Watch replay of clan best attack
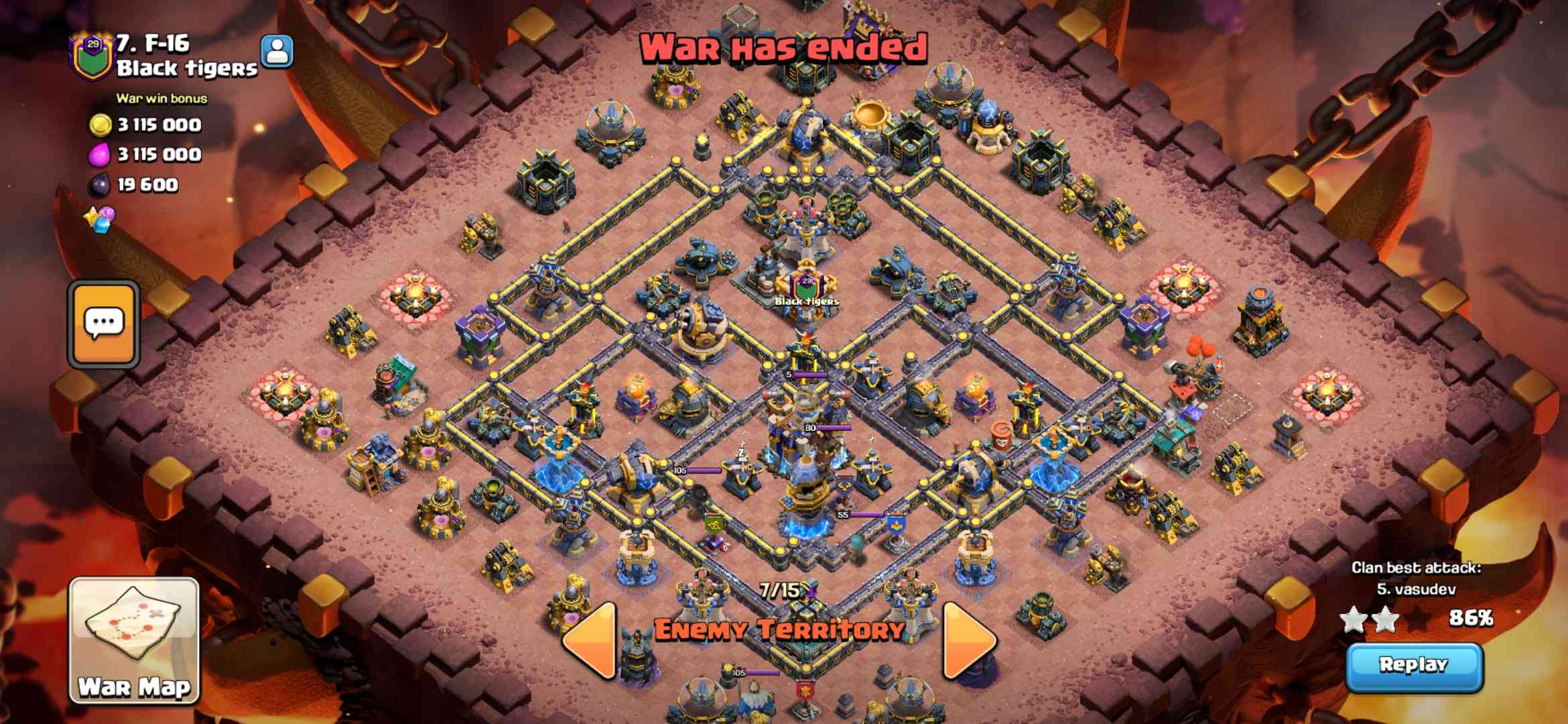The height and width of the screenshot is (724, 1568). pyautogui.click(x=1414, y=666)
